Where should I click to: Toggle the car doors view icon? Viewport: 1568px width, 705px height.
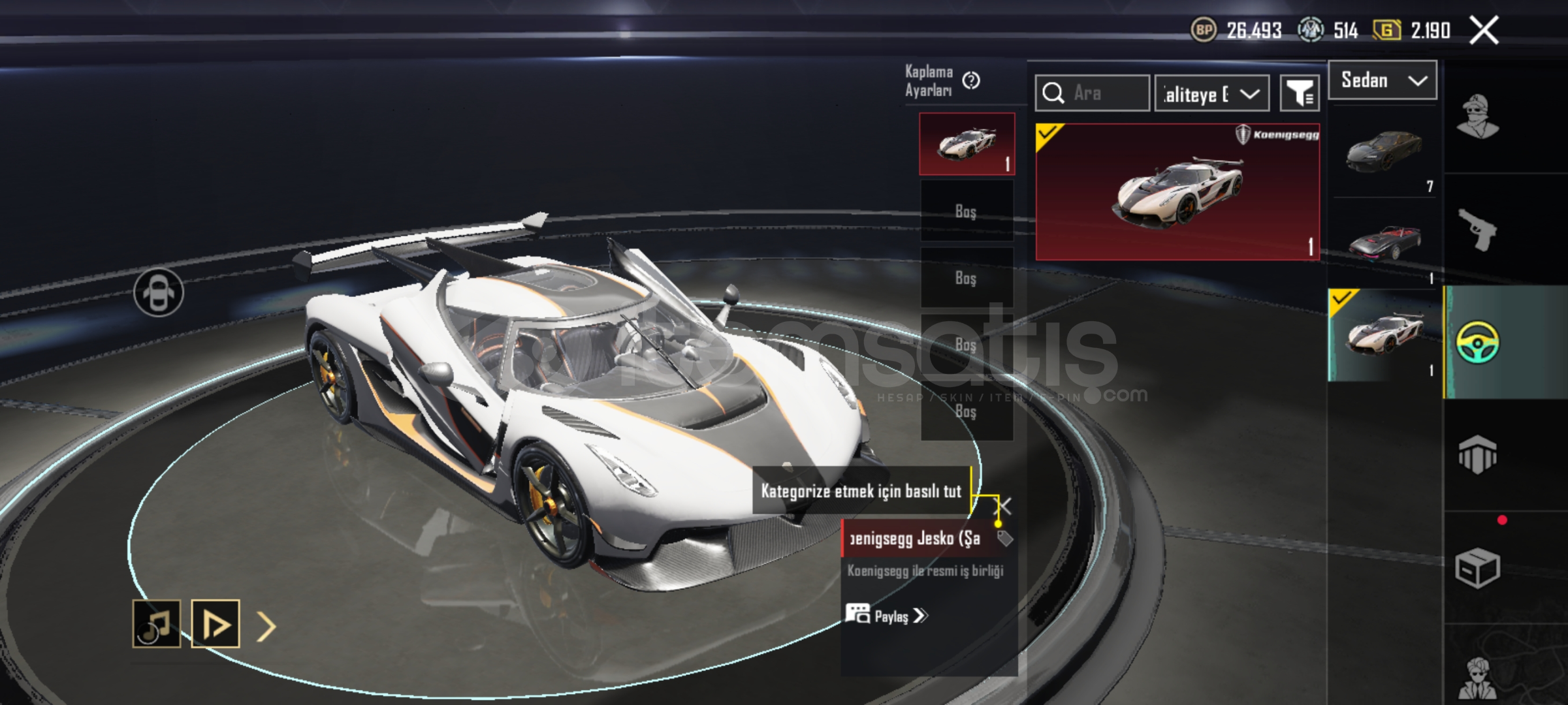pyautogui.click(x=159, y=292)
